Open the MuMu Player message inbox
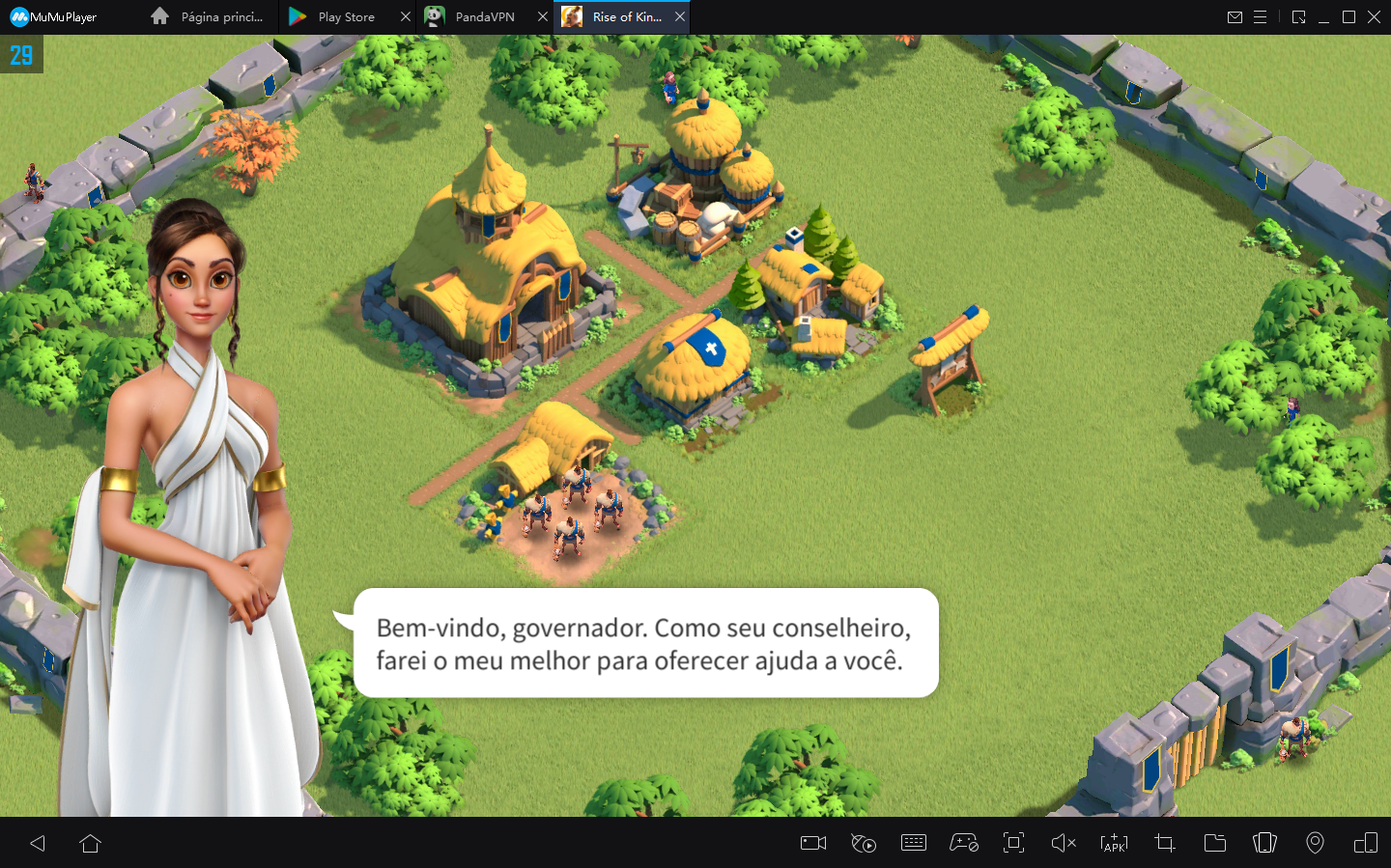This screenshot has height=868, width=1391. pos(1235,16)
